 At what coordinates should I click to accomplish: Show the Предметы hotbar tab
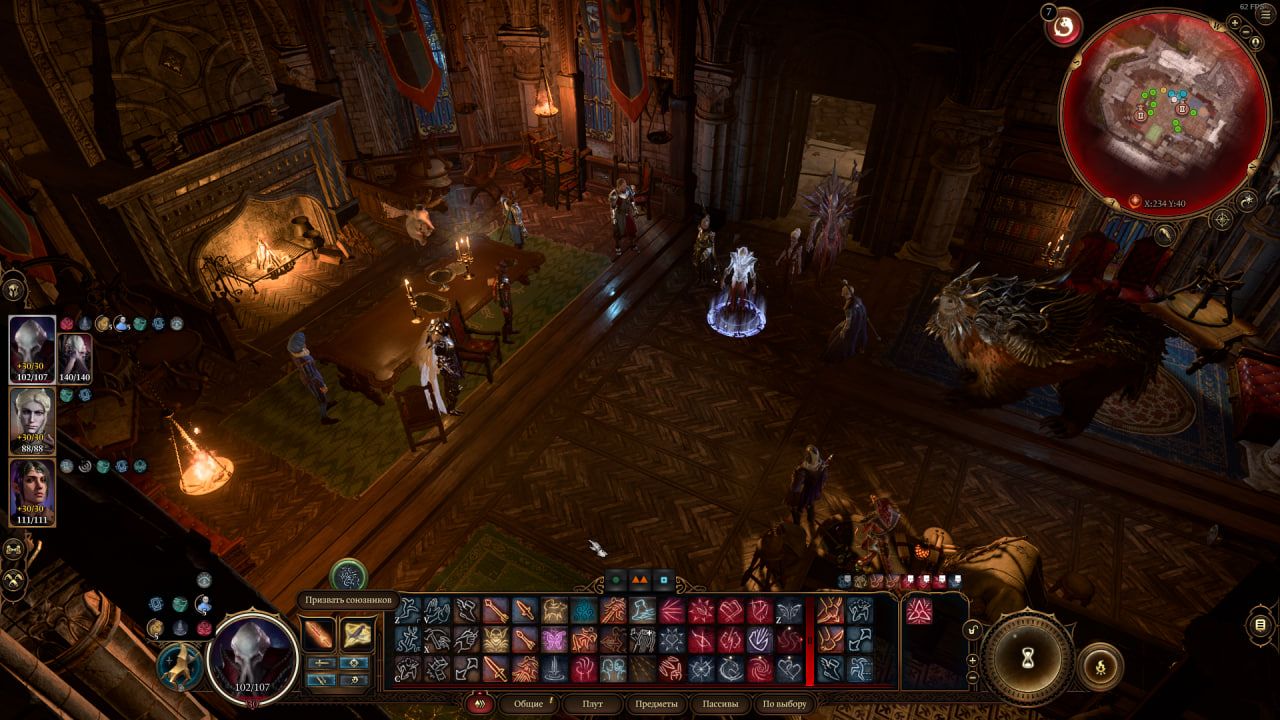click(x=657, y=704)
